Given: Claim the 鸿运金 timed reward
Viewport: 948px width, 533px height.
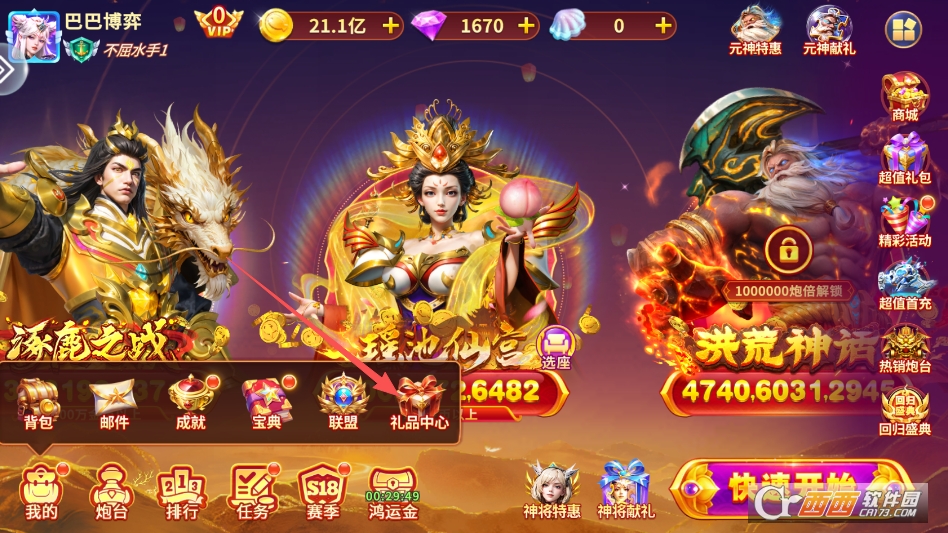Looking at the screenshot, I should (x=393, y=491).
